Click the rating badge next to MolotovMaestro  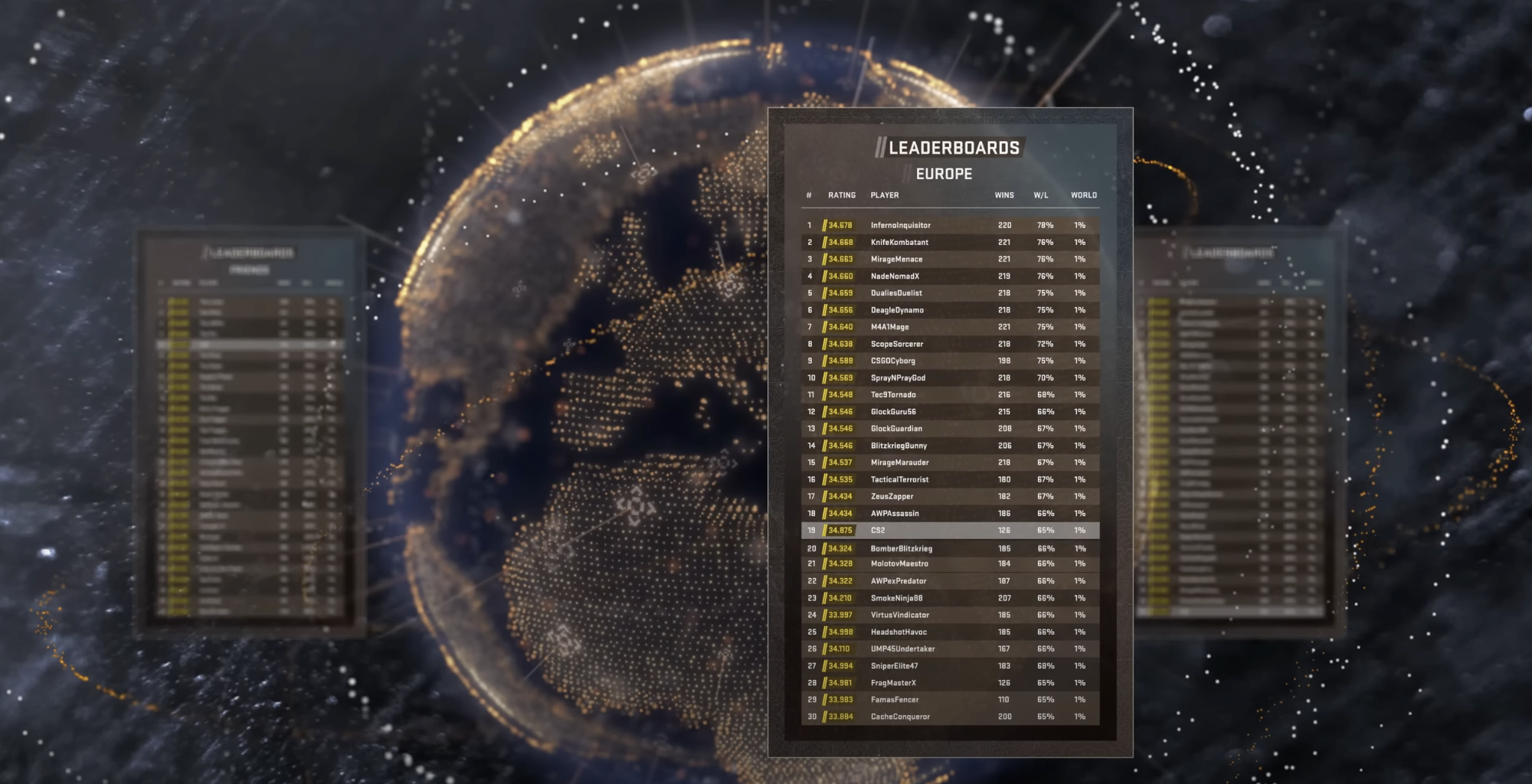840,563
